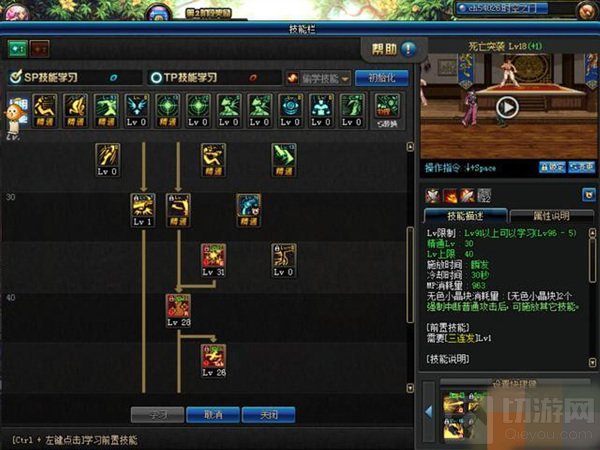This screenshot has width=600, height=450.
Task: Play the skill preview video
Action: point(507,108)
